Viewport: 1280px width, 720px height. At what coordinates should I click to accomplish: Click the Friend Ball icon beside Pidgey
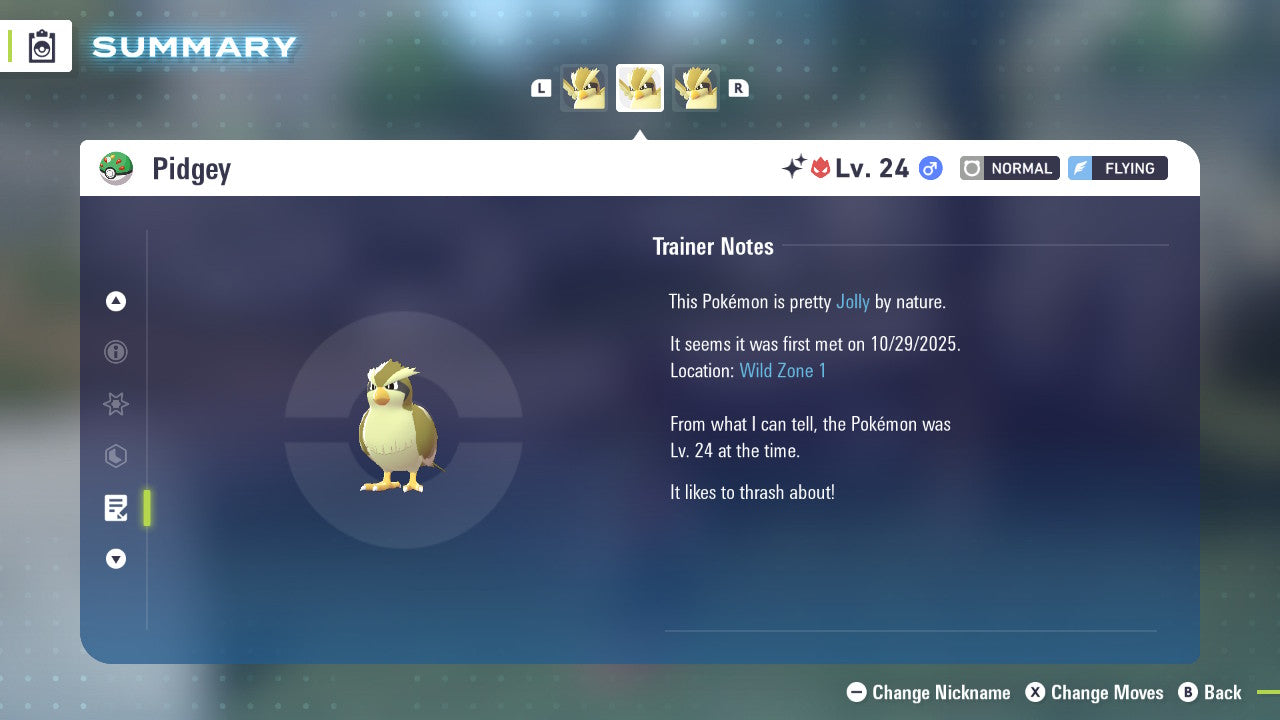(116, 167)
